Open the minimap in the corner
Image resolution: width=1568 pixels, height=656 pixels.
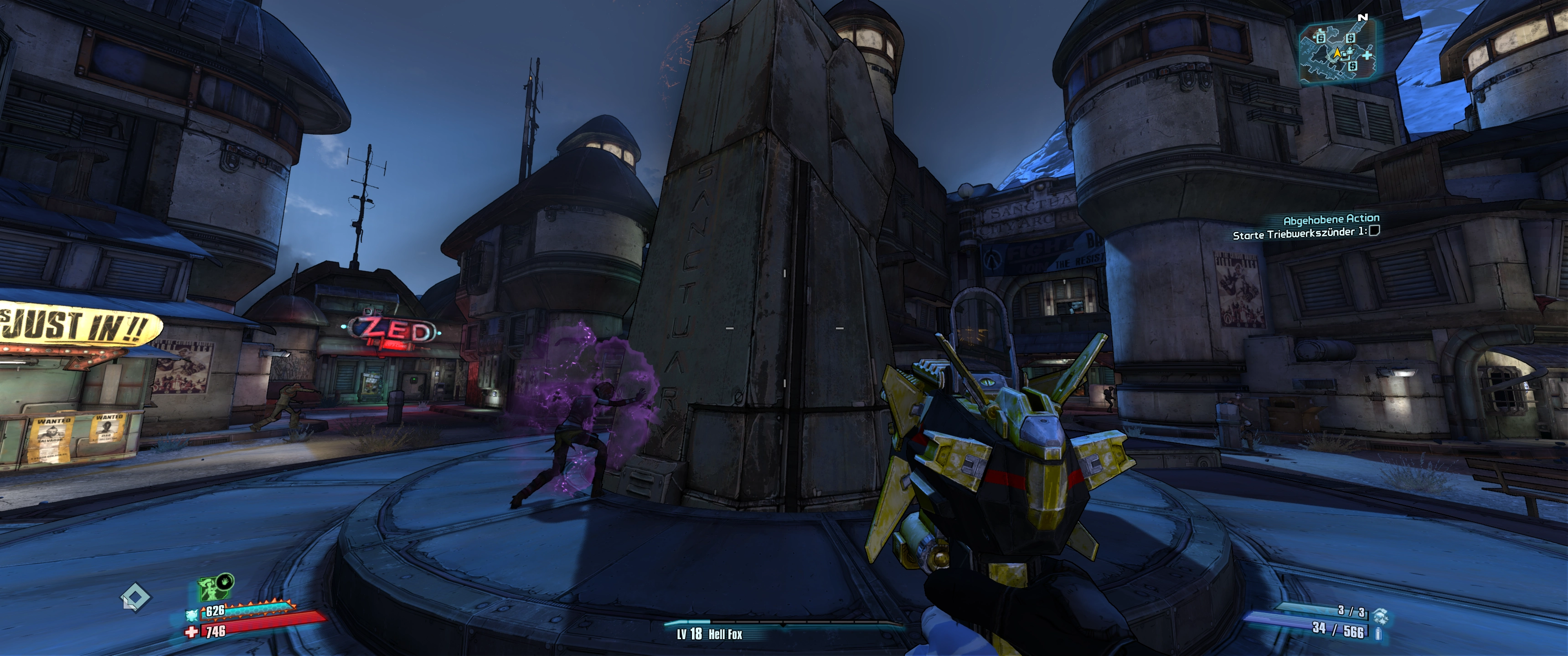tap(1337, 52)
